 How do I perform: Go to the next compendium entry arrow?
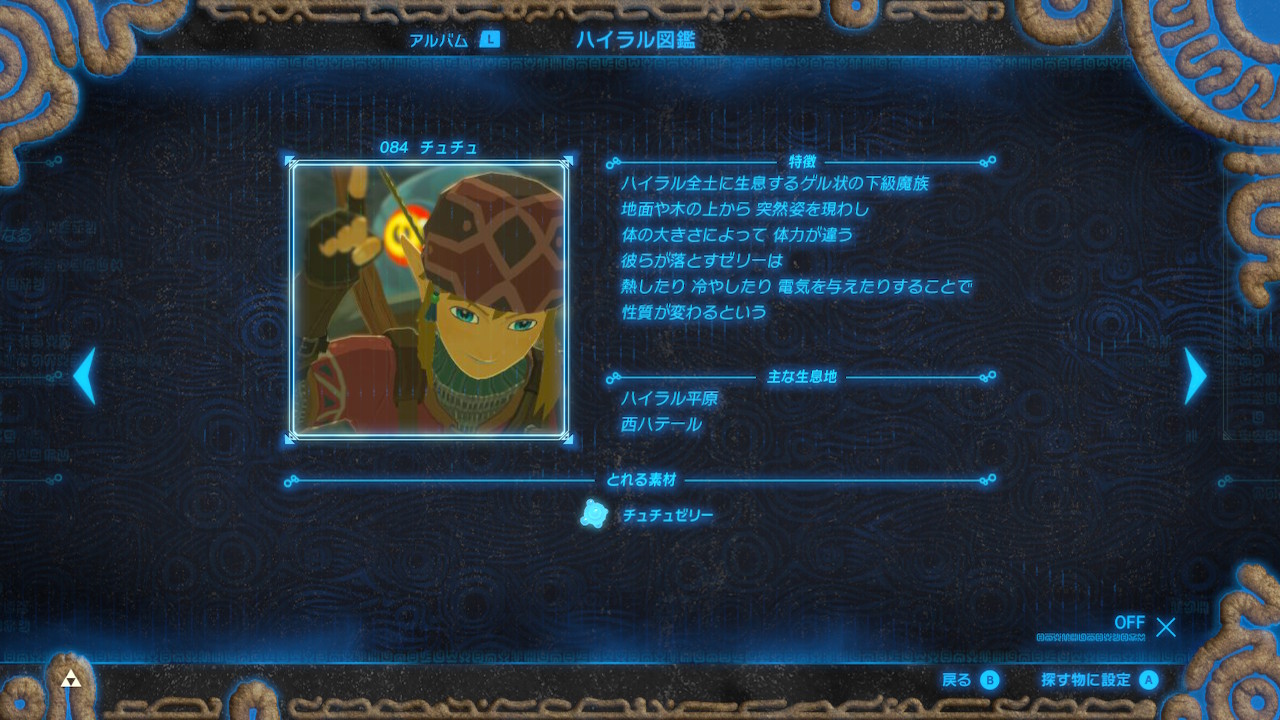click(1195, 376)
